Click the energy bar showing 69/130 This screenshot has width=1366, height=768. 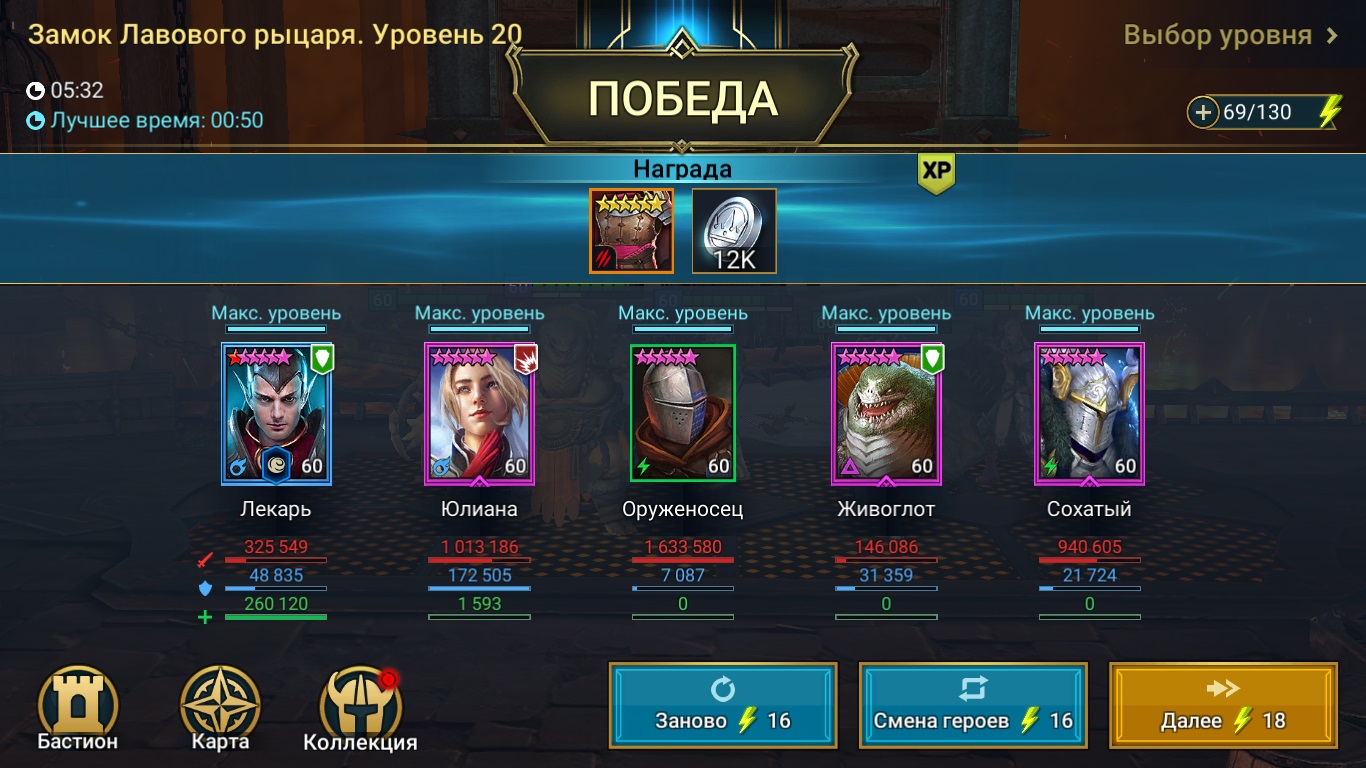coord(1260,110)
